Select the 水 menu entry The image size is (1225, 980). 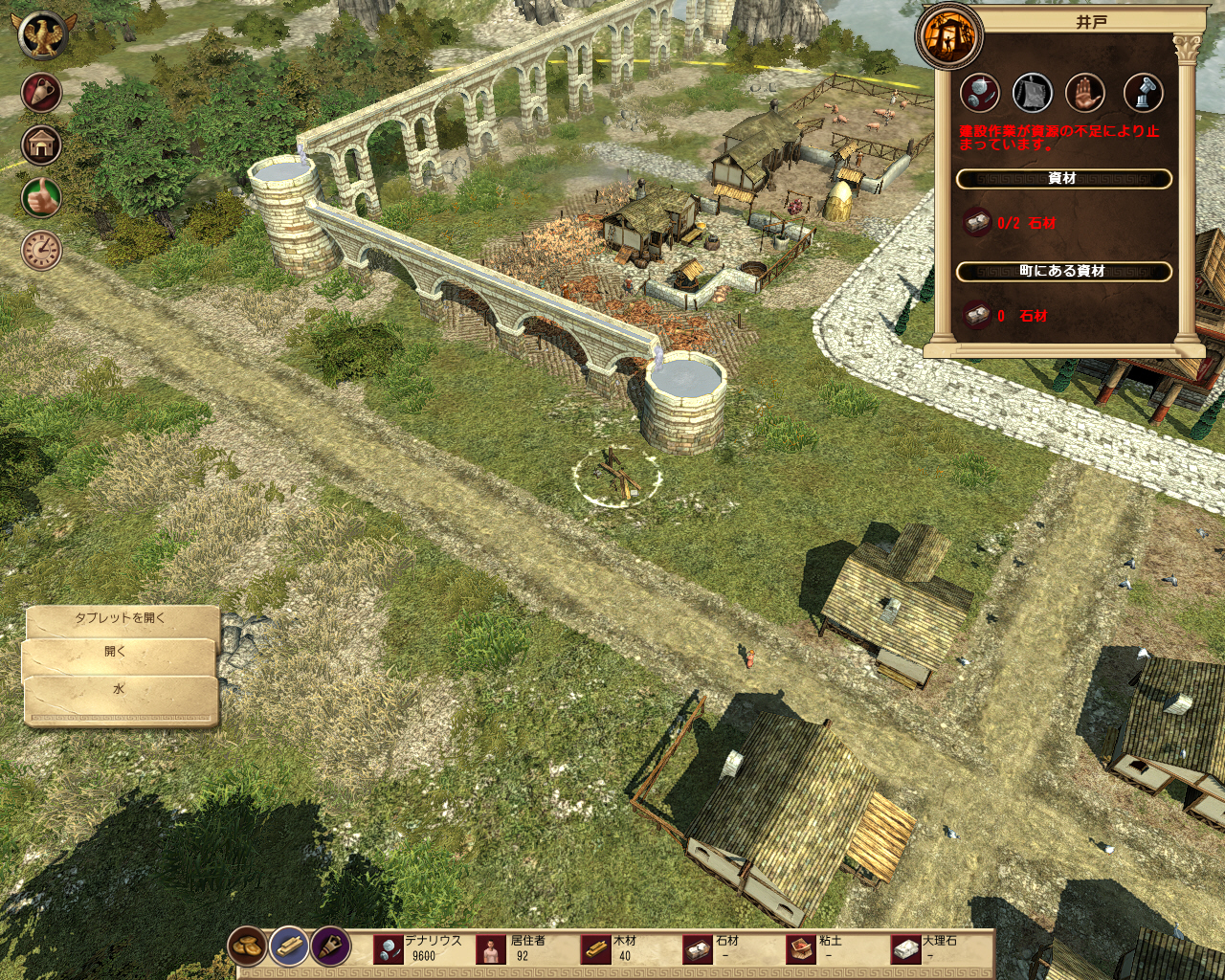coord(120,689)
